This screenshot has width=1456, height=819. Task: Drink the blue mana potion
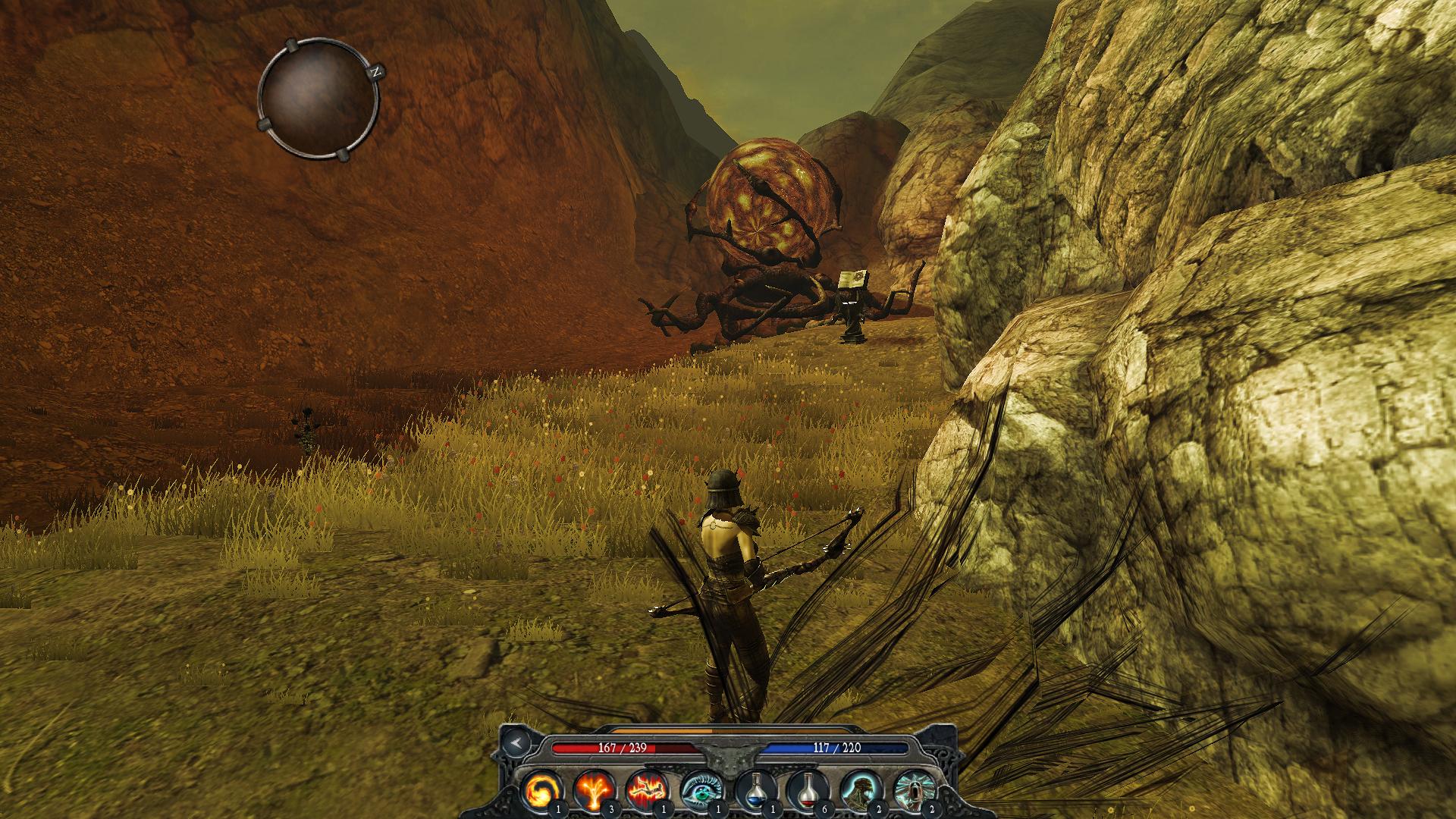(753, 789)
